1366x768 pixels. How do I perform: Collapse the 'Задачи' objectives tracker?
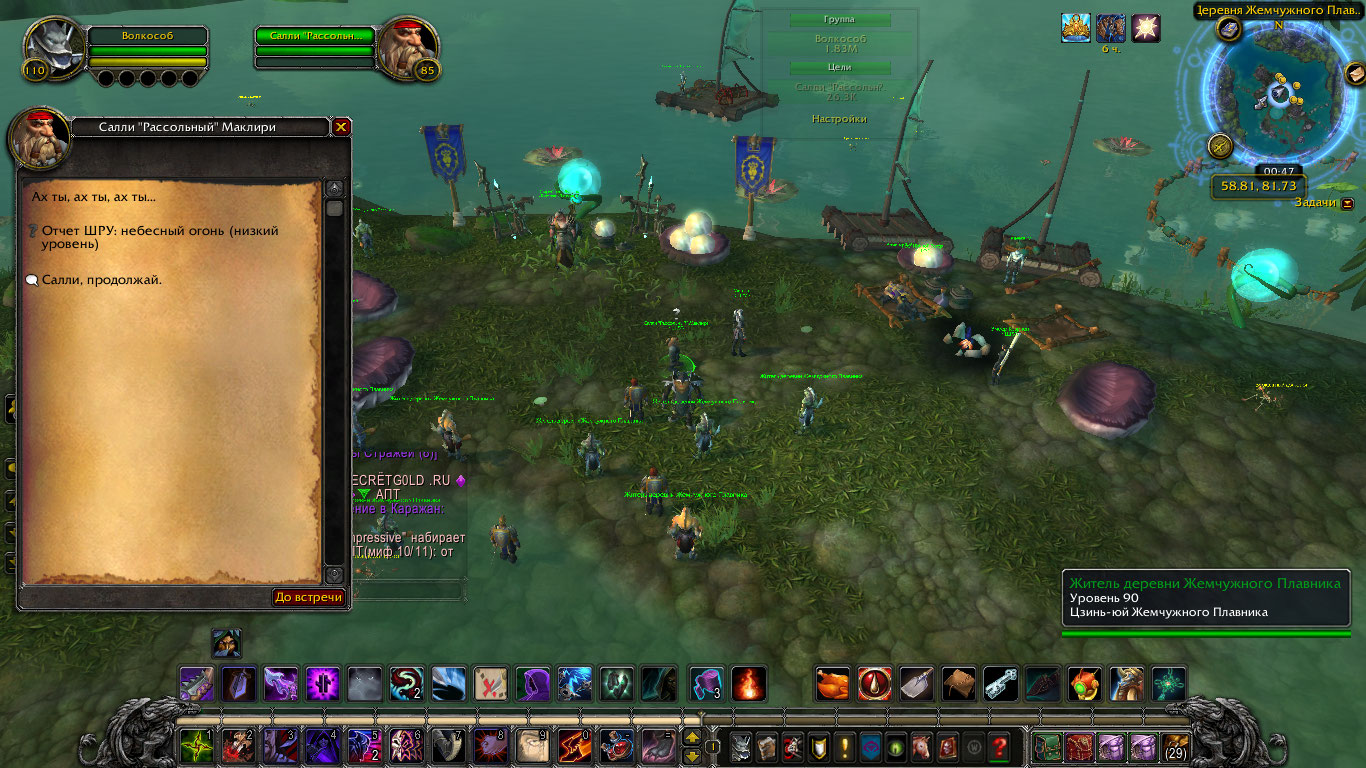[x=1348, y=203]
